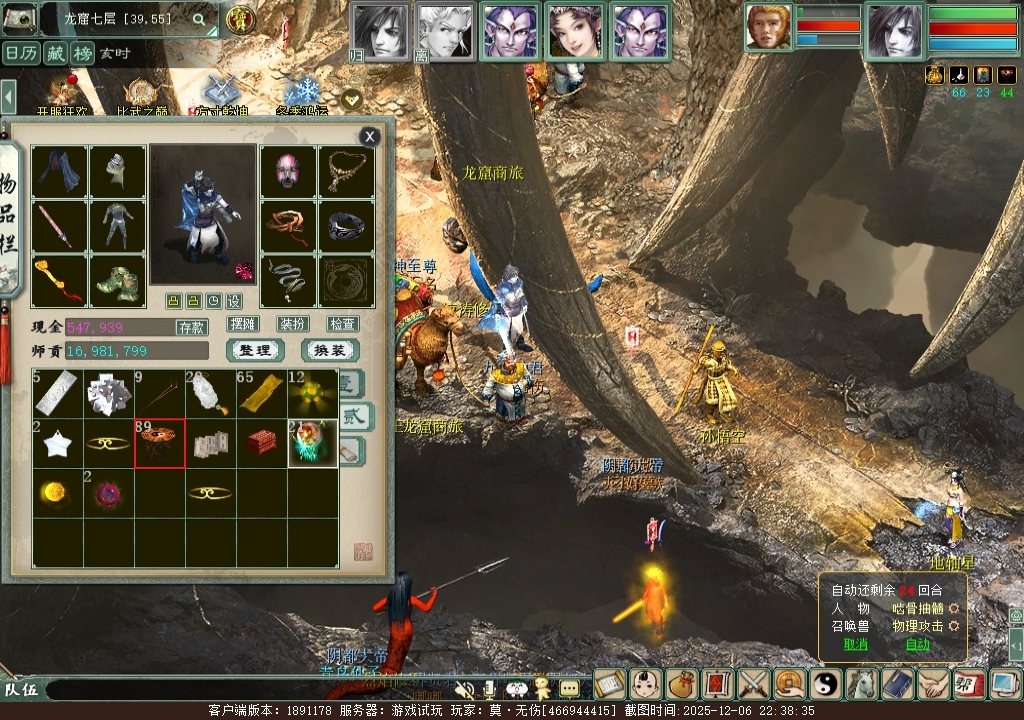Close the inventory panel
Viewport: 1024px width, 720px height.
tap(370, 137)
